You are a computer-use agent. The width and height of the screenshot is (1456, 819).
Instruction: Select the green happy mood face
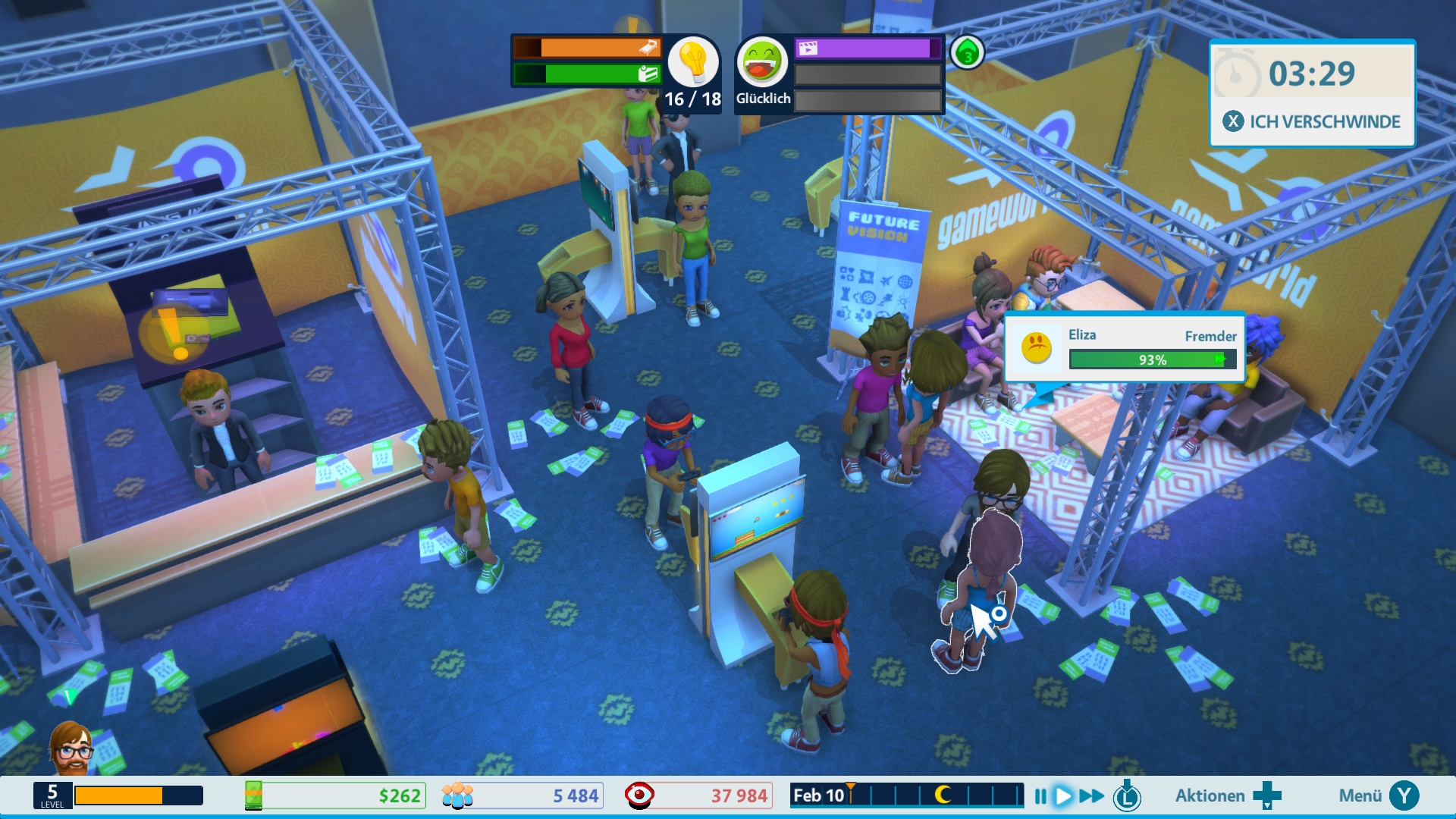pyautogui.click(x=762, y=62)
